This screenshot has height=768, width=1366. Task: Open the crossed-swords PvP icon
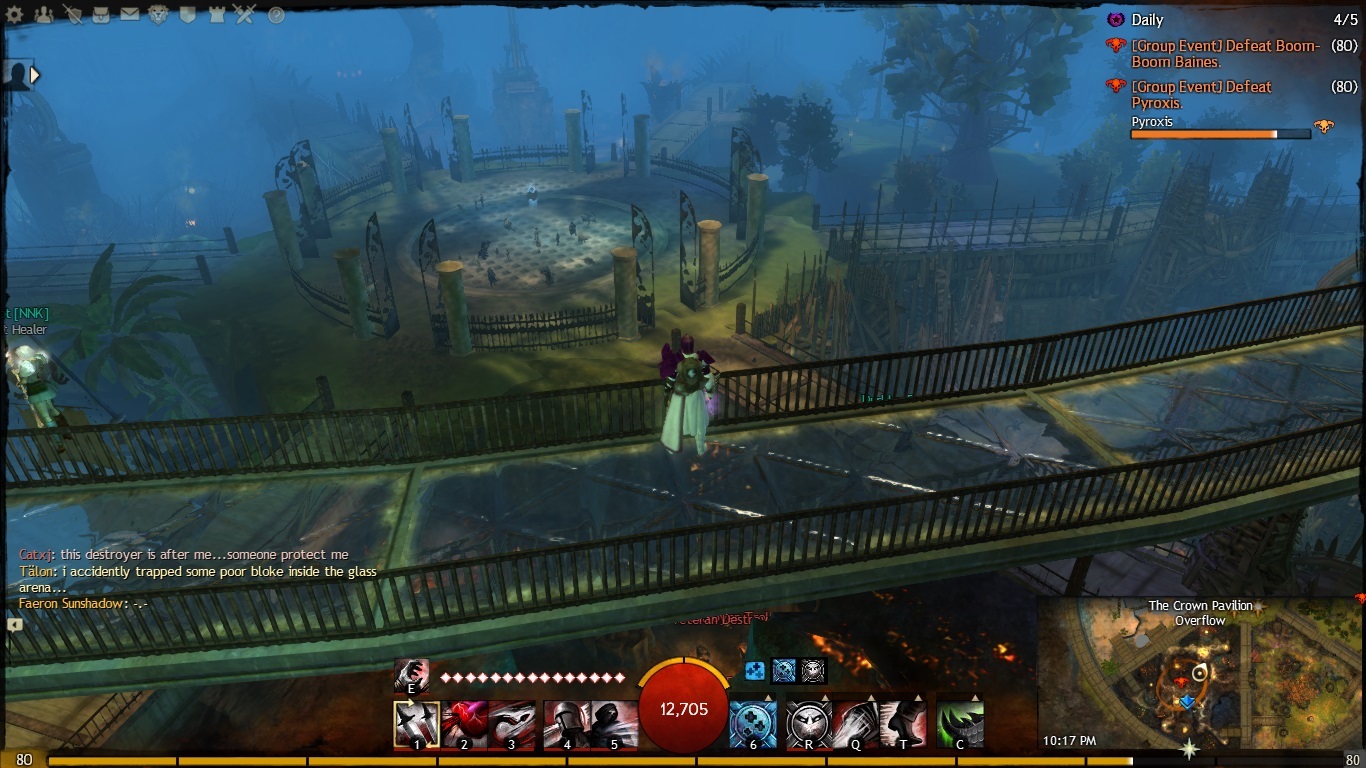click(244, 15)
